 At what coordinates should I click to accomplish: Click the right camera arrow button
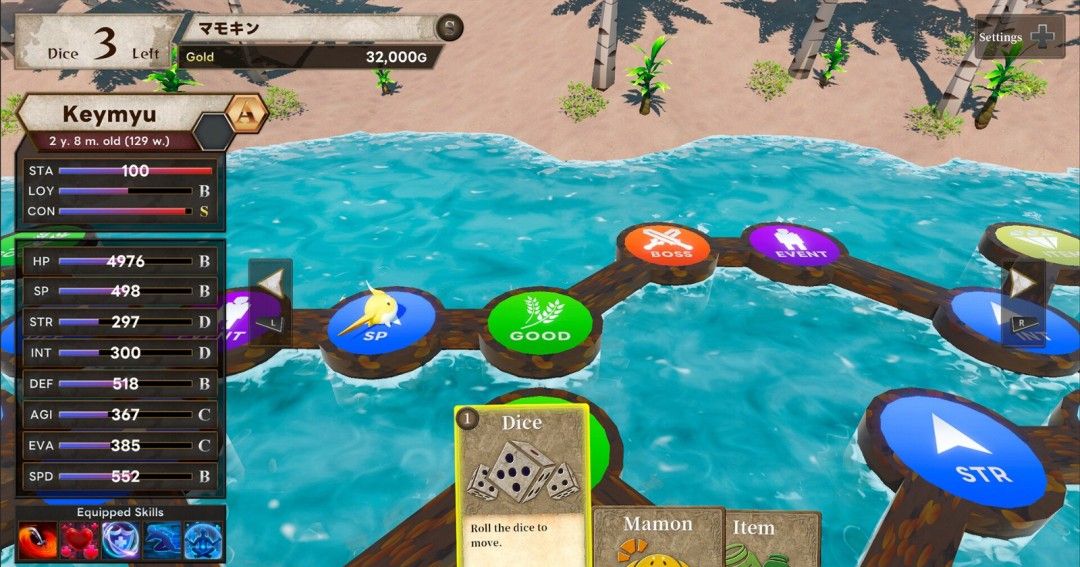tap(1022, 288)
